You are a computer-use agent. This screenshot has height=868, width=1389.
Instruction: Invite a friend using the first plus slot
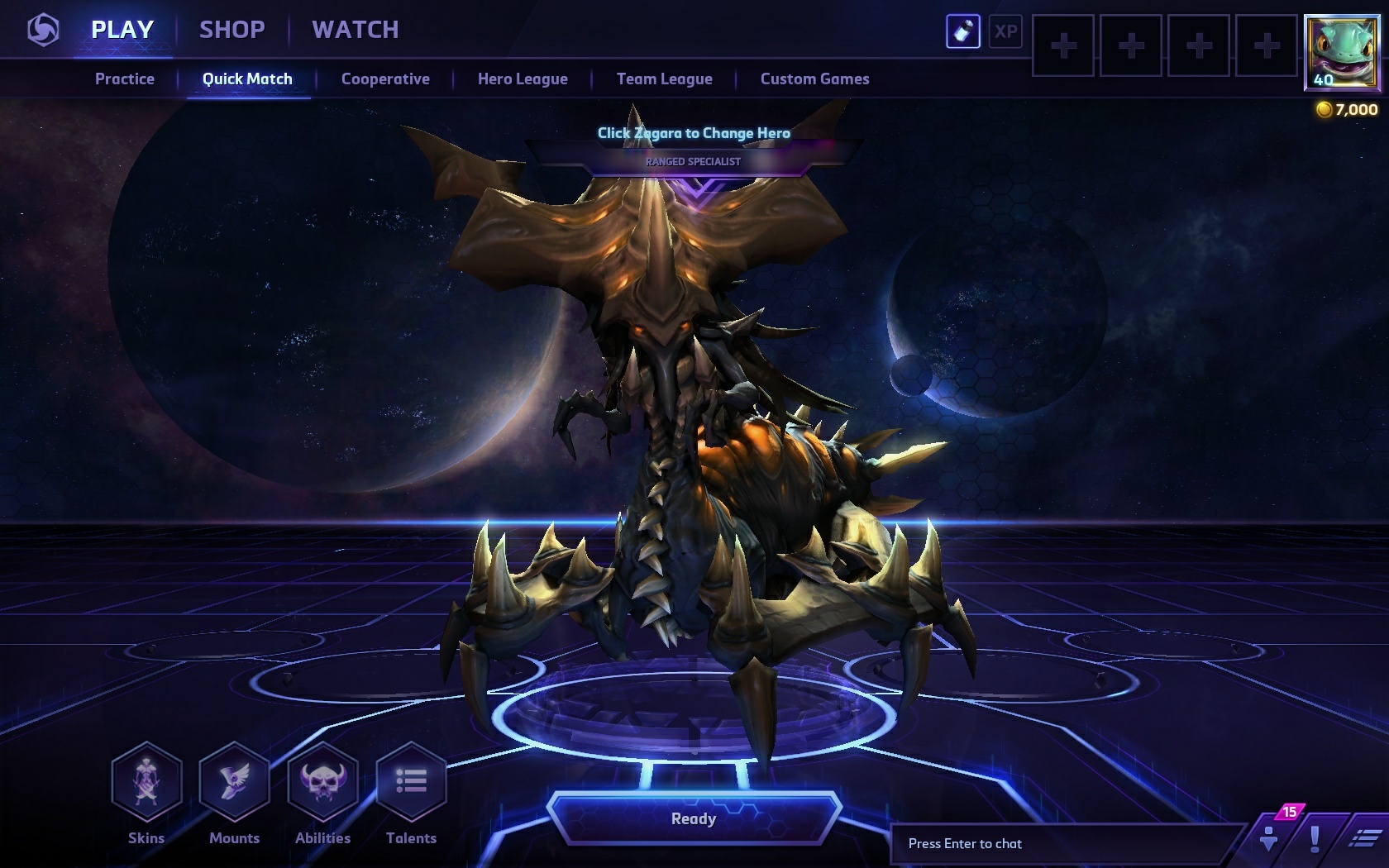(1062, 47)
